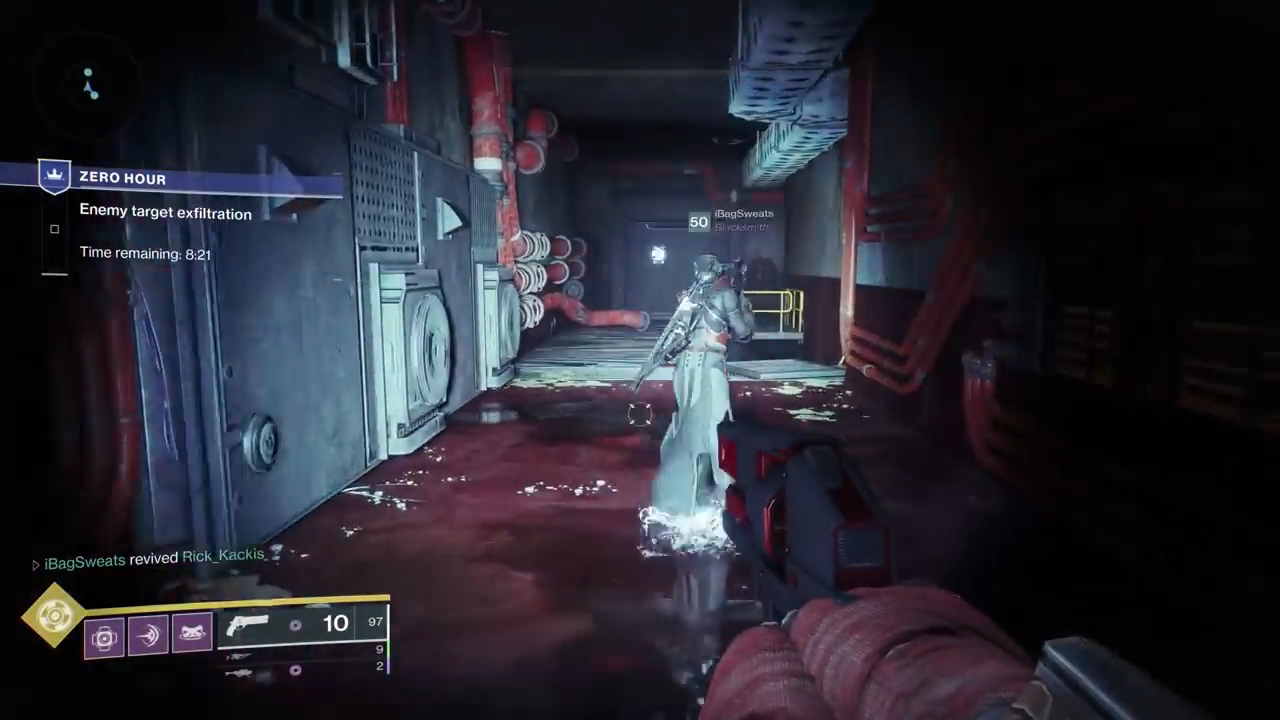The height and width of the screenshot is (720, 1280).
Task: Use the grenade ability icon
Action: coord(105,637)
